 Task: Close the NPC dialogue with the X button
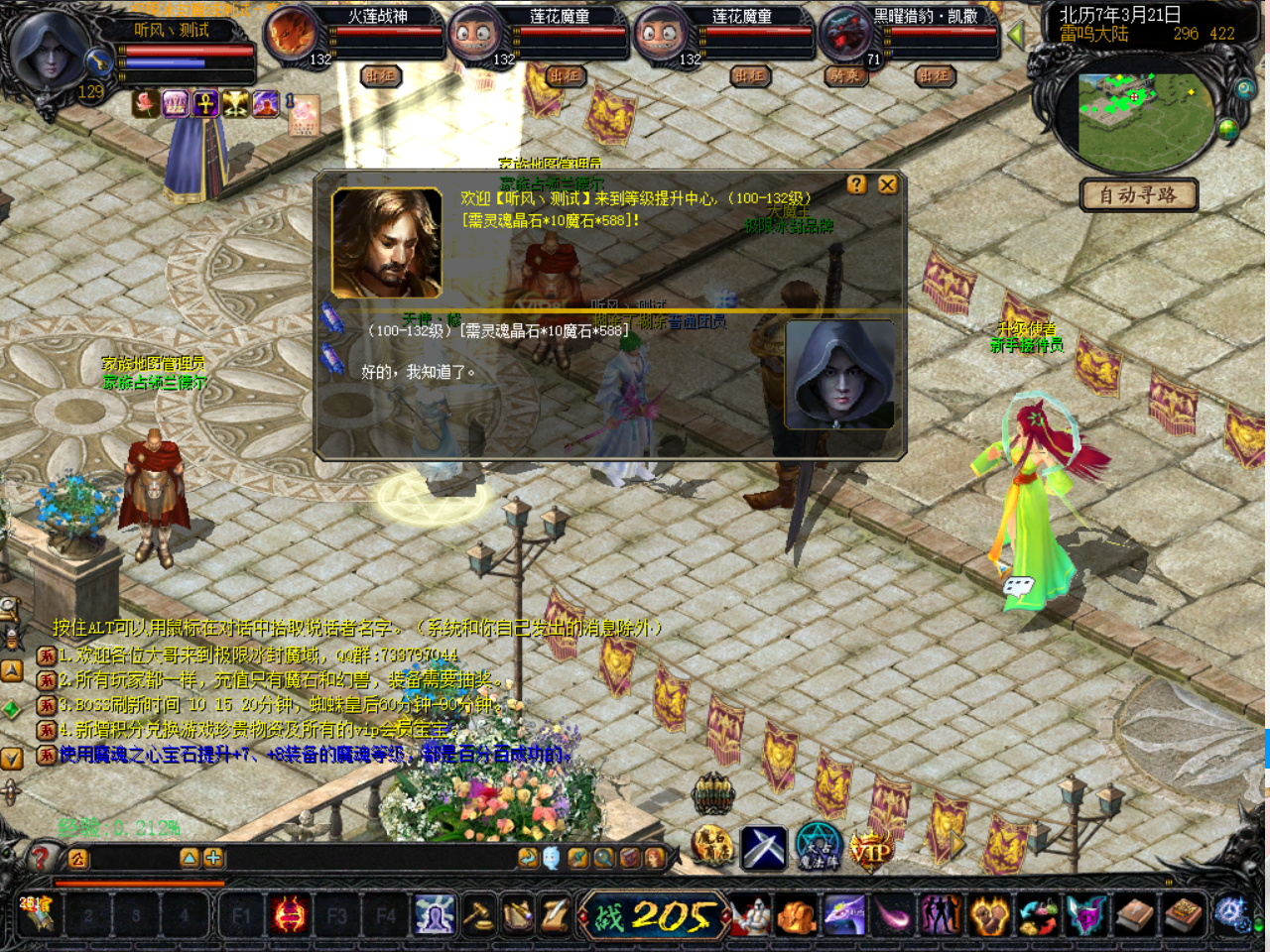coord(887,184)
